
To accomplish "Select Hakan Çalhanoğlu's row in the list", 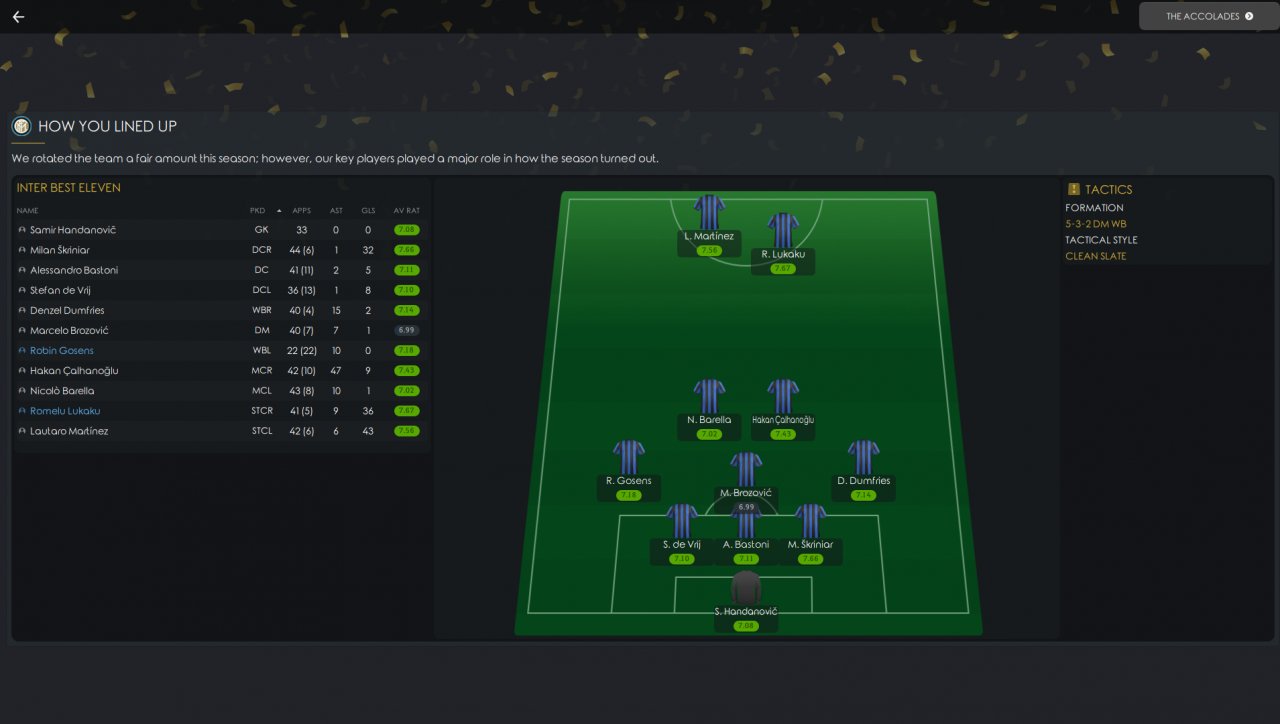I will 74,371.
